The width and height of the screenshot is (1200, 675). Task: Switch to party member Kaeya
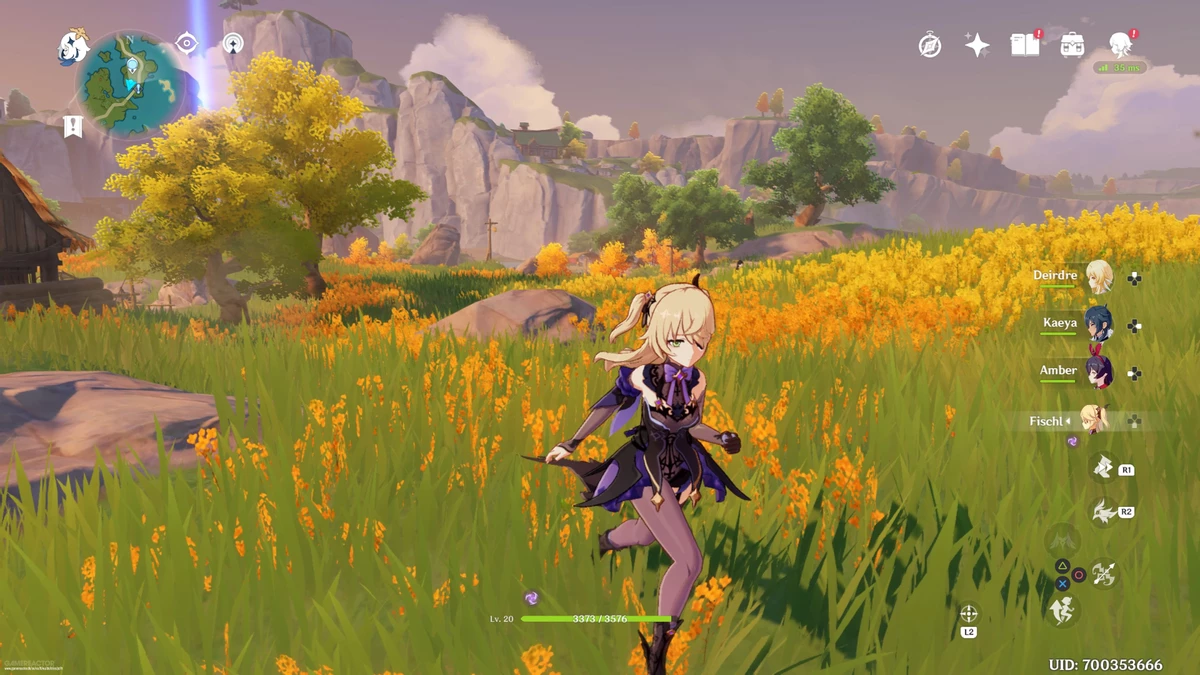point(1099,324)
